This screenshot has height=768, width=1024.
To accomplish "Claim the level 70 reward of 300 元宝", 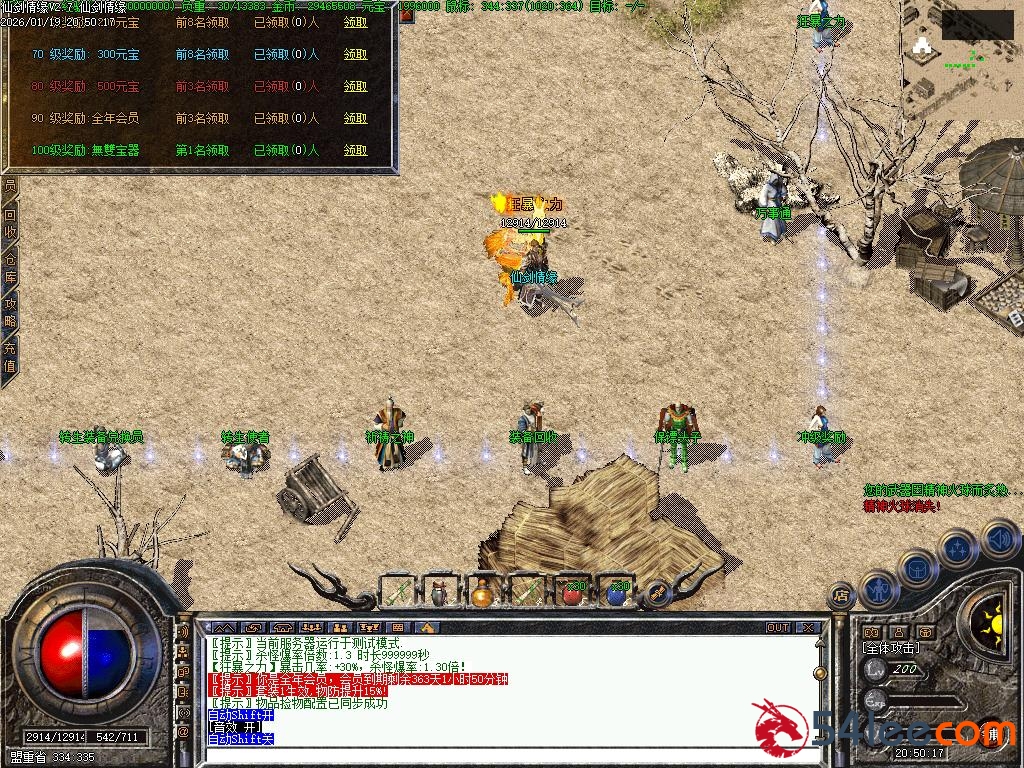I will pos(355,55).
